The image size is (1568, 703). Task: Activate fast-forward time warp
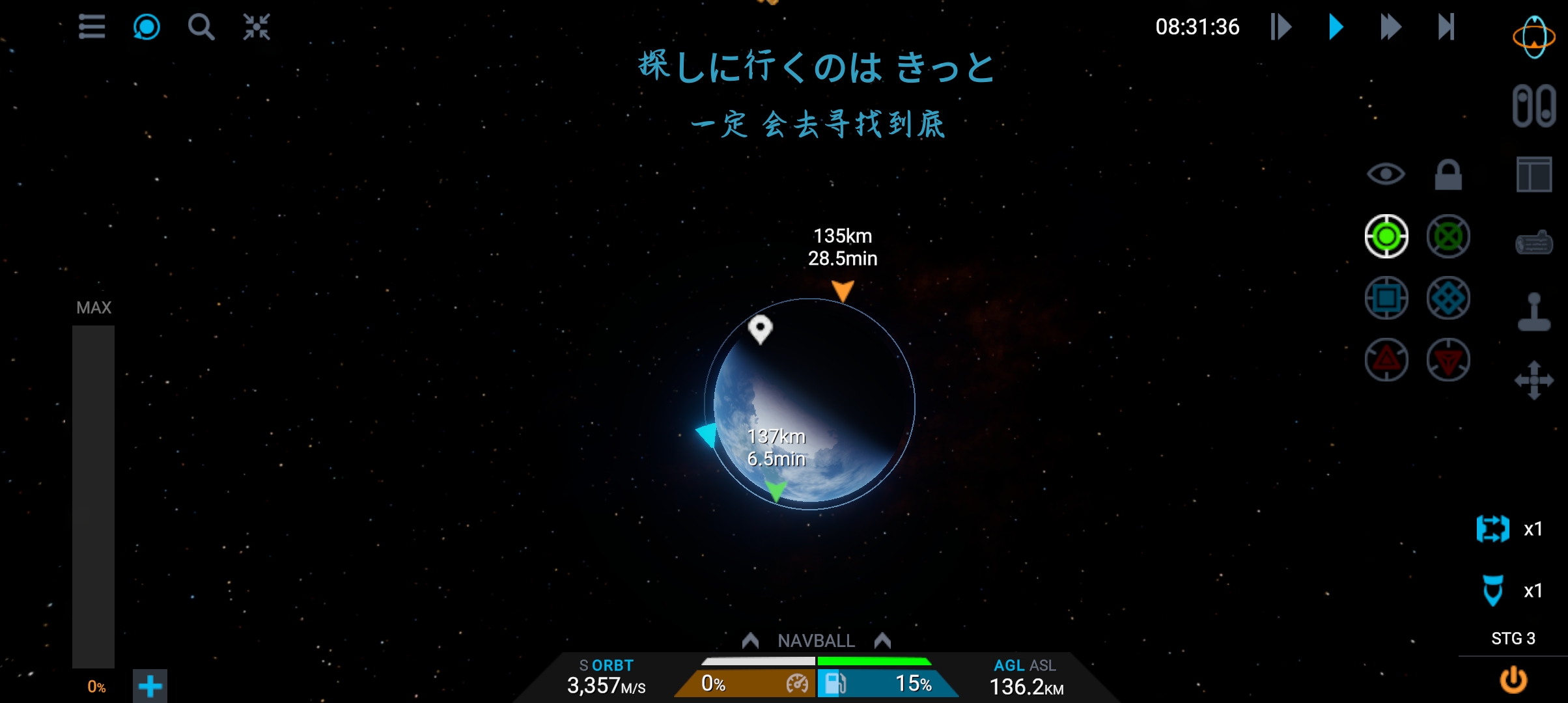(x=1390, y=27)
